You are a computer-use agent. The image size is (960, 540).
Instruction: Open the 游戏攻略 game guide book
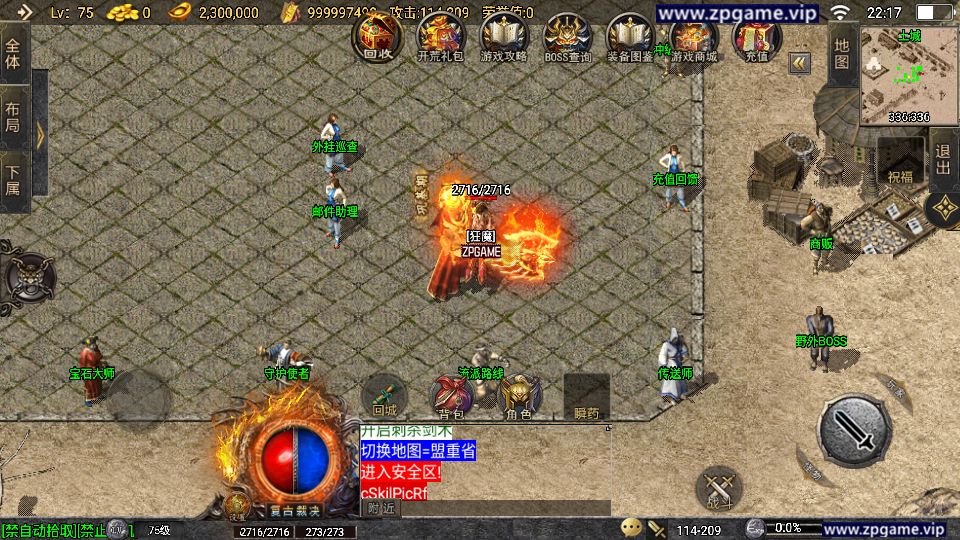tap(503, 38)
